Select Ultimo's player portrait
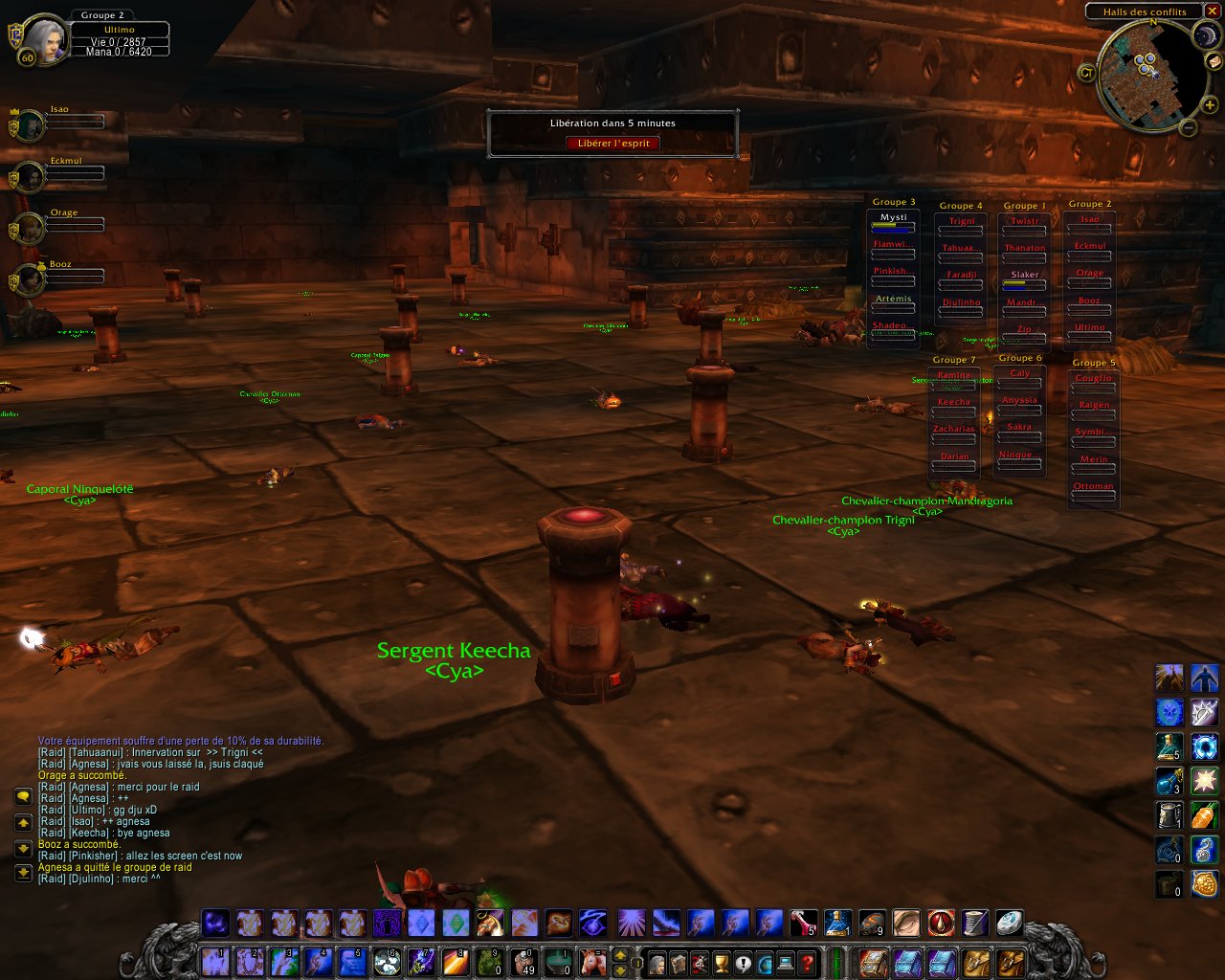 44,39
